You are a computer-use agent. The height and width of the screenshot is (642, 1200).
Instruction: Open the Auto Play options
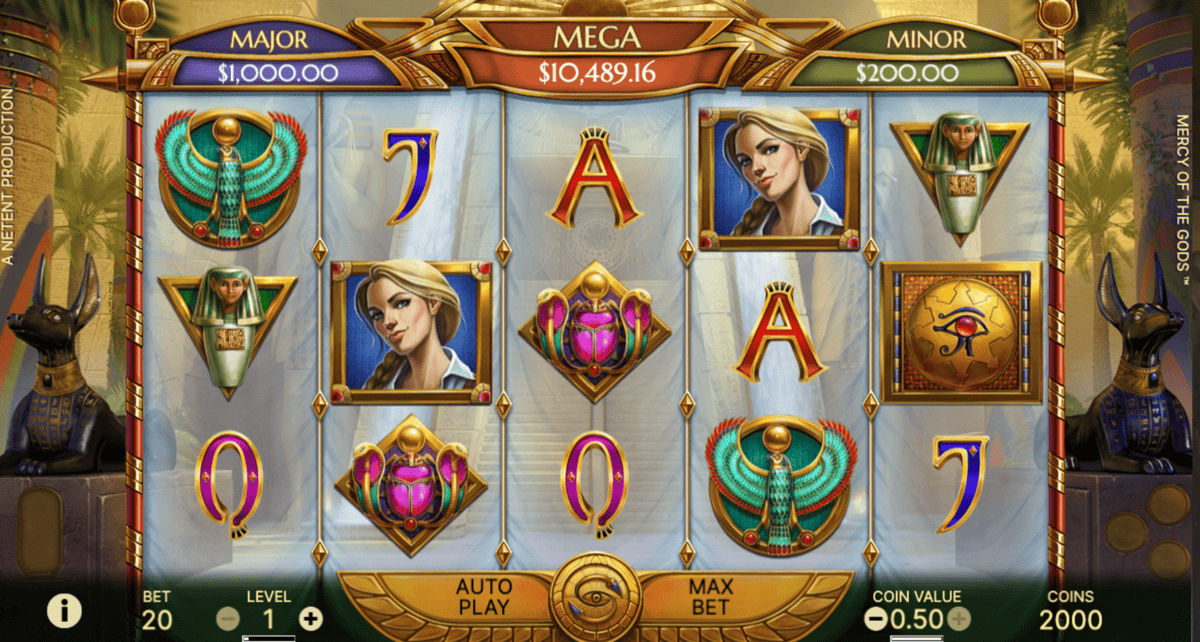pos(483,596)
